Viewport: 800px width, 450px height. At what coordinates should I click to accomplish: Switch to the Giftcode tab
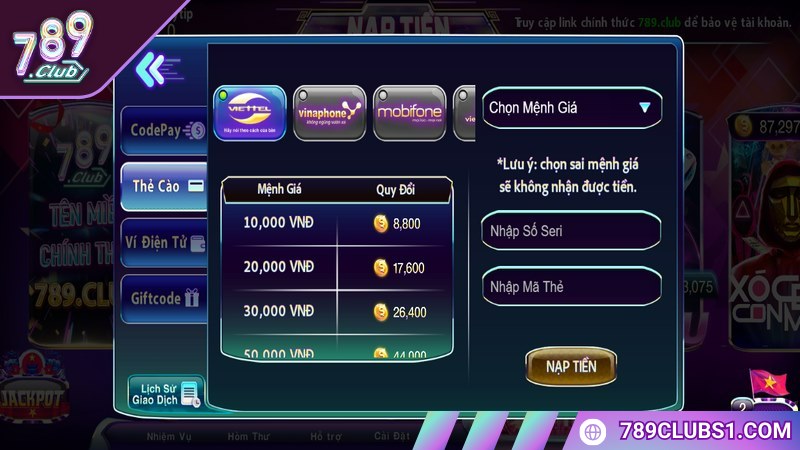(166, 298)
